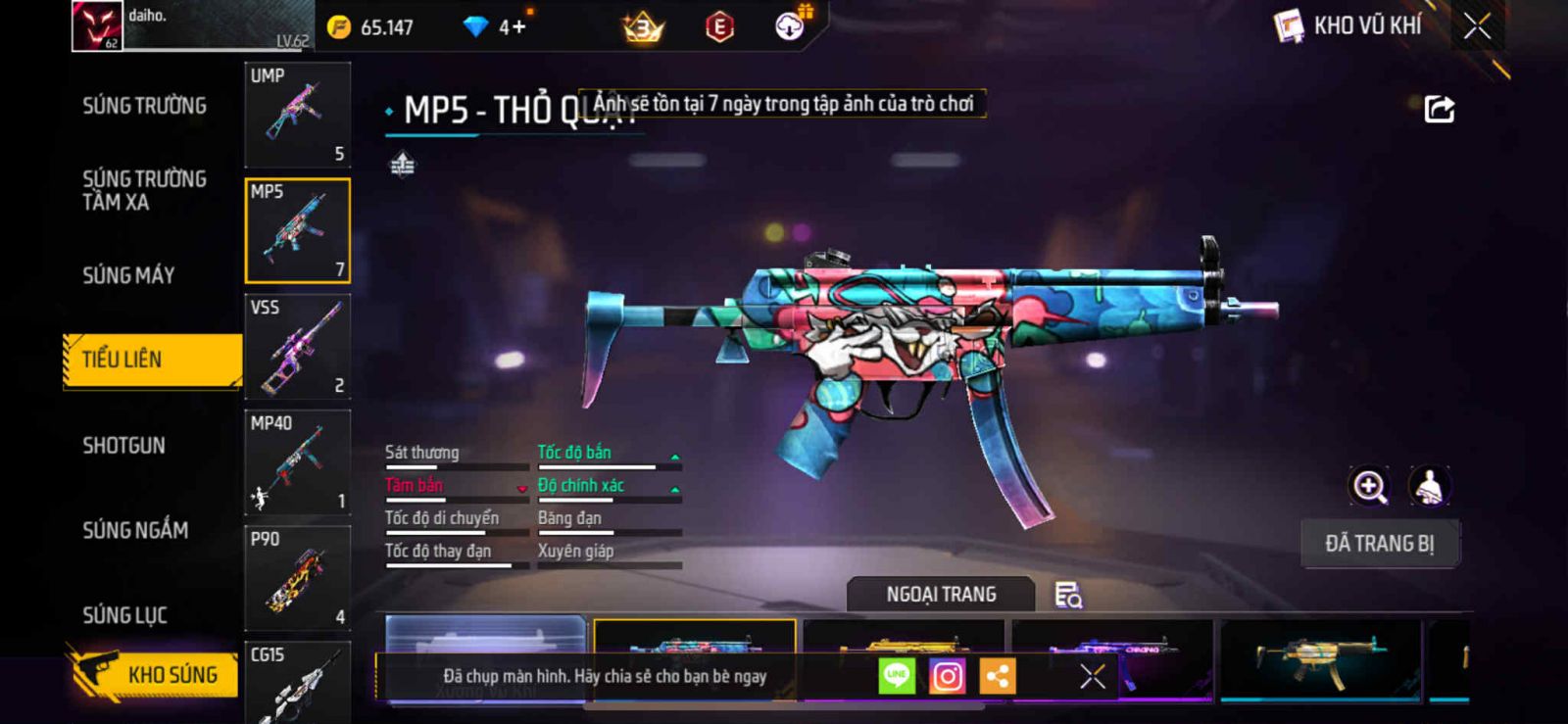Share the screenshot to Instagram

(947, 676)
